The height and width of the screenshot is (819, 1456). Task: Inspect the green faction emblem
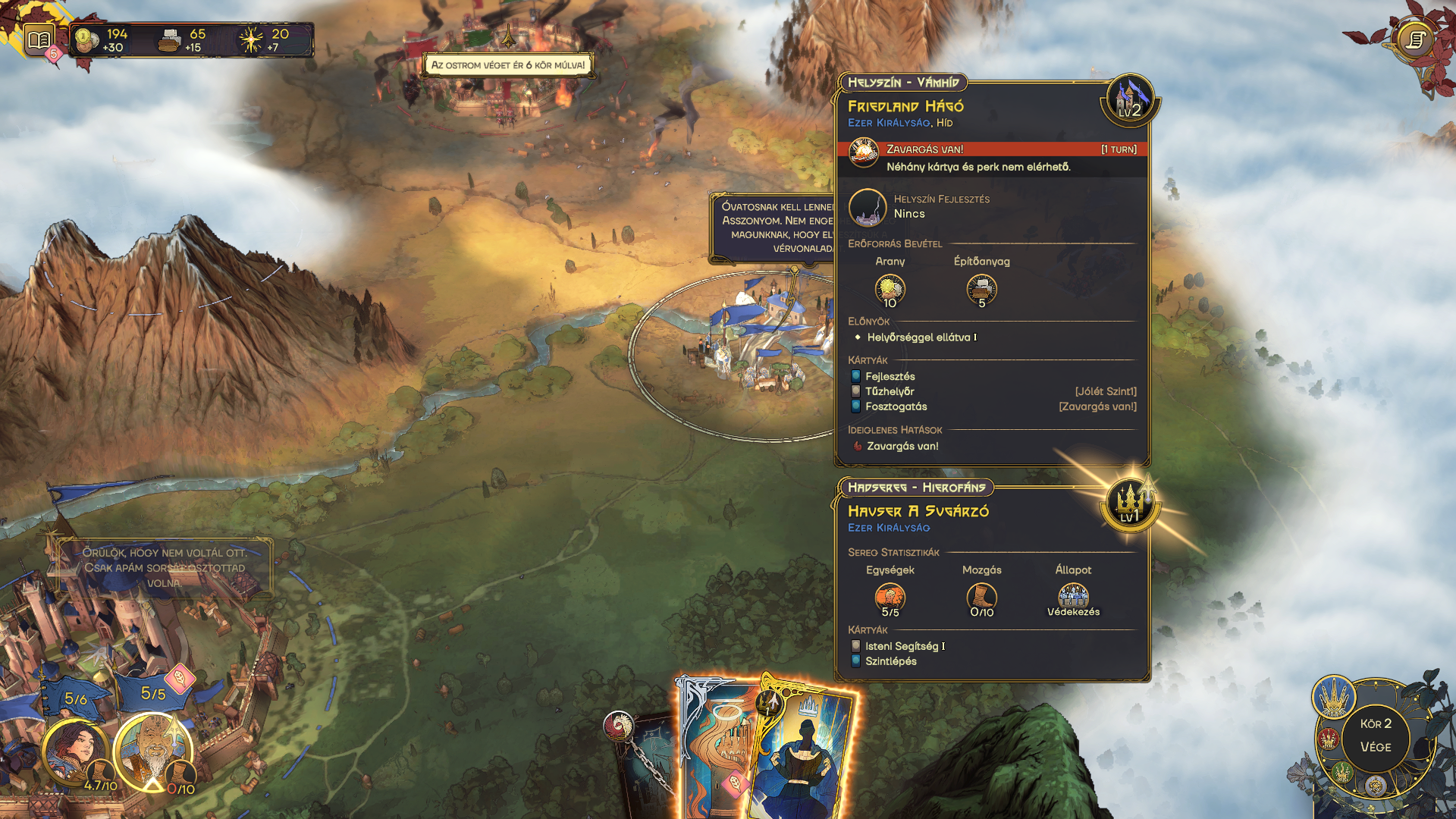pos(1342,772)
